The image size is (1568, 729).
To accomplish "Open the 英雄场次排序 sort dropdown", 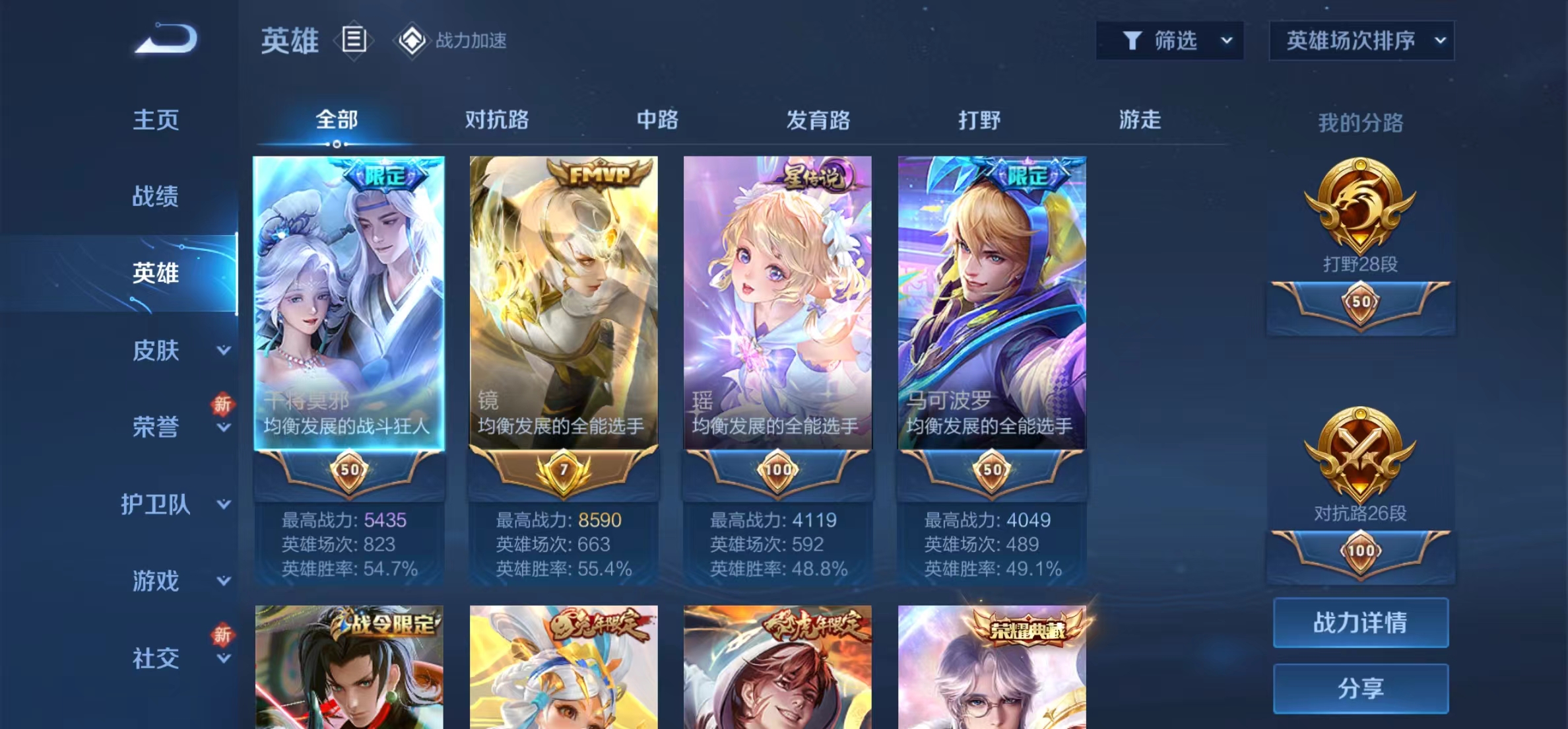I will [x=1361, y=40].
